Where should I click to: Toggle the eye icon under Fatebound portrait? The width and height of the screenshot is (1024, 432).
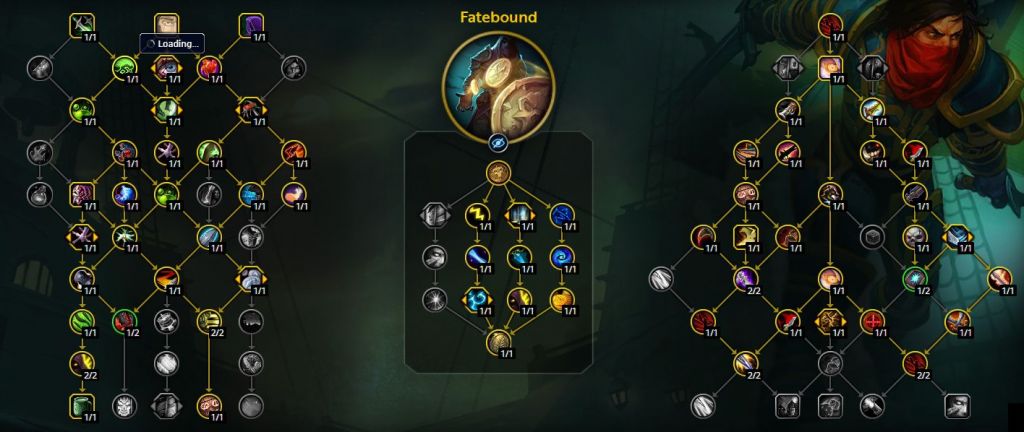pyautogui.click(x=499, y=144)
